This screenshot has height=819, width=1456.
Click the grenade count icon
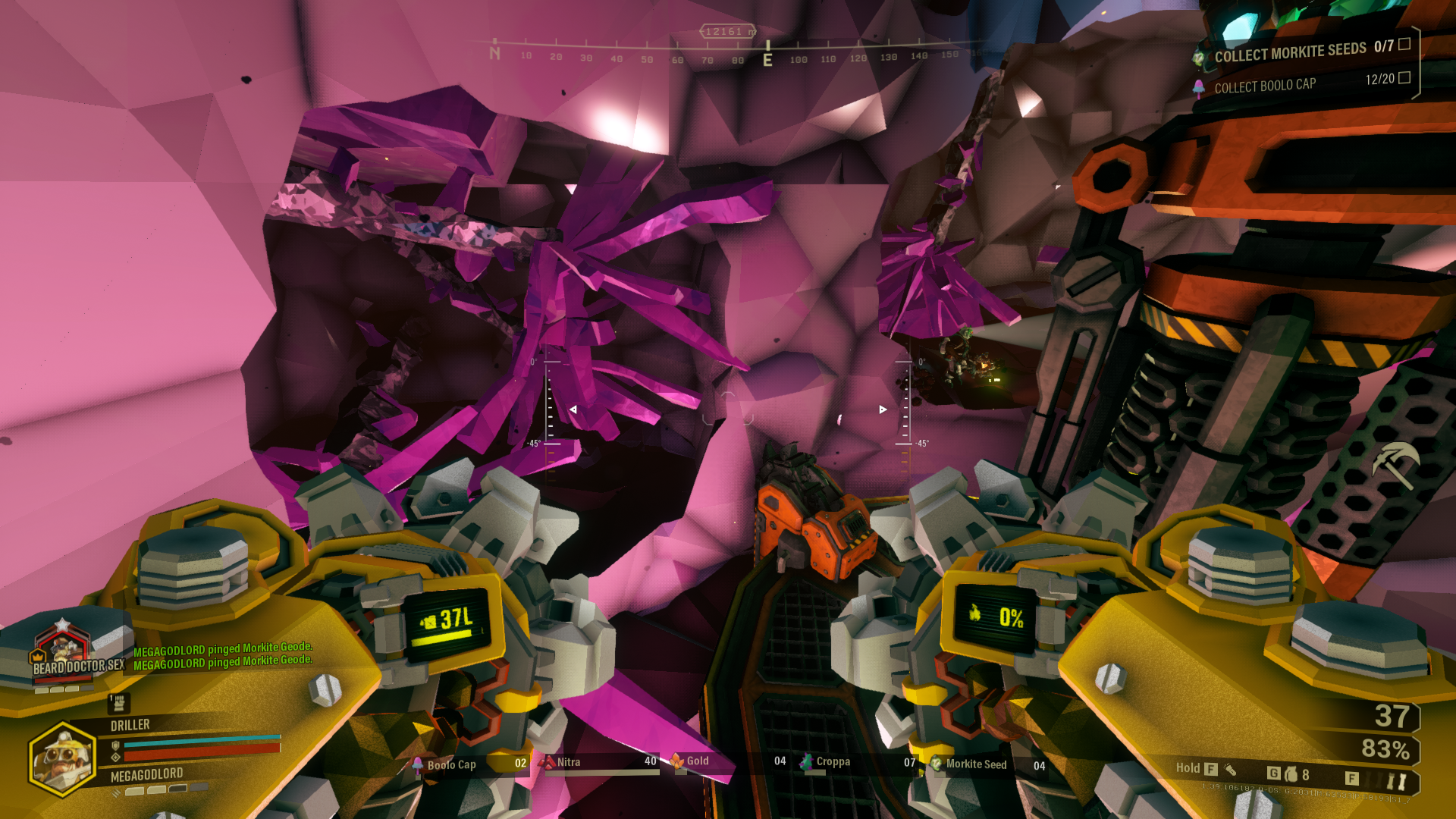point(1291,774)
